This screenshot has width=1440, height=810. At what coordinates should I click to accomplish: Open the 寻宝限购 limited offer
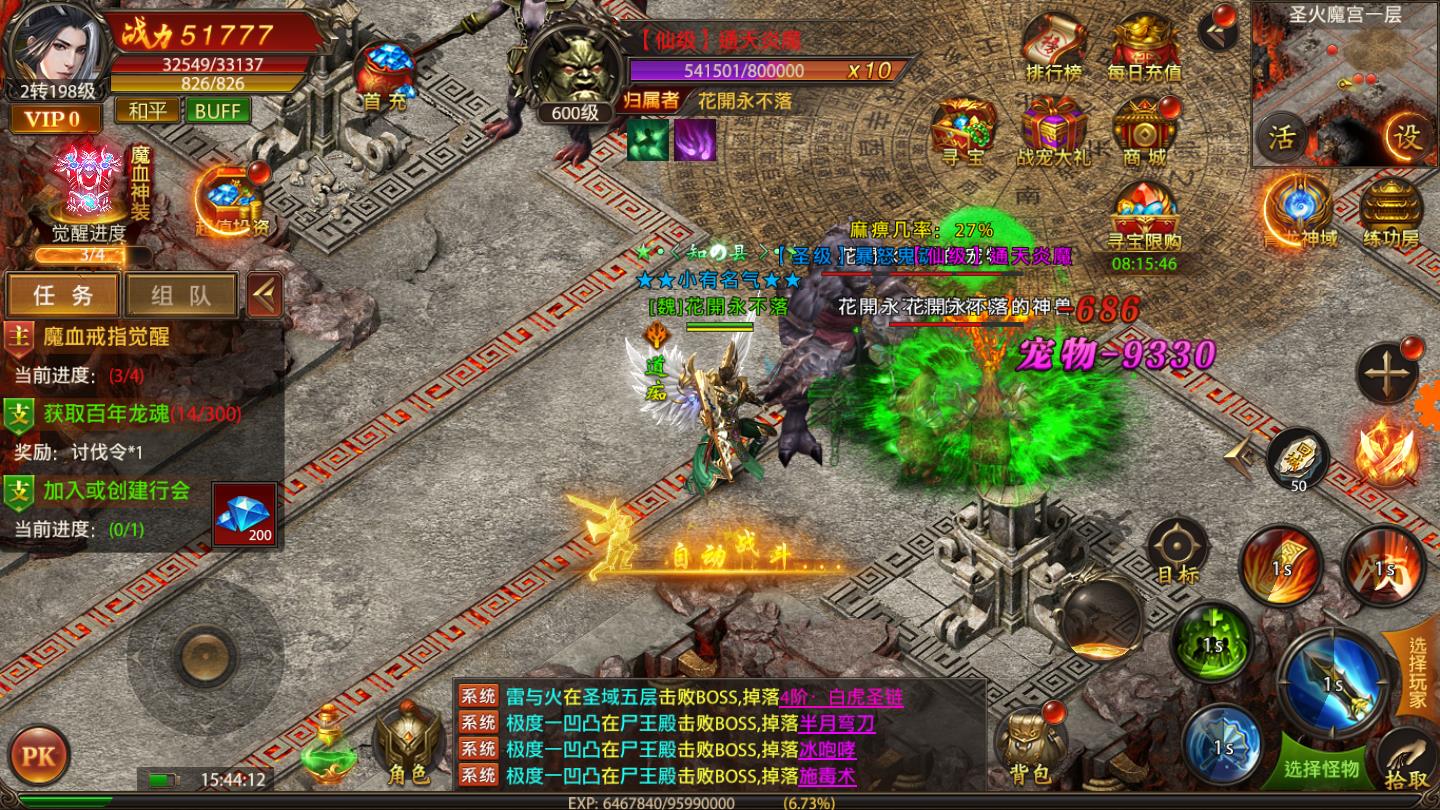point(1144,218)
